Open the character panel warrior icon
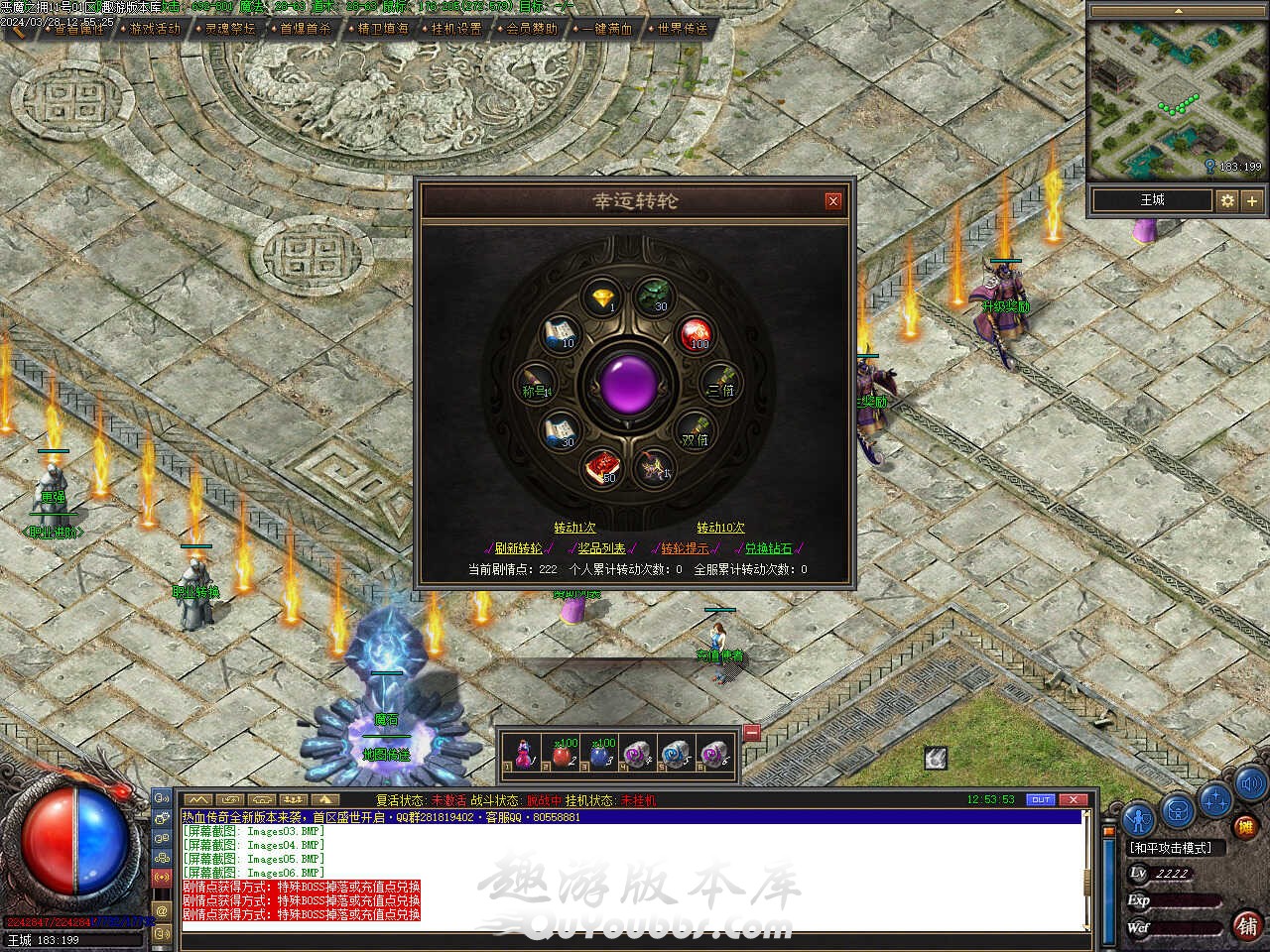Screen dimensions: 1270x952 click(x=1139, y=816)
